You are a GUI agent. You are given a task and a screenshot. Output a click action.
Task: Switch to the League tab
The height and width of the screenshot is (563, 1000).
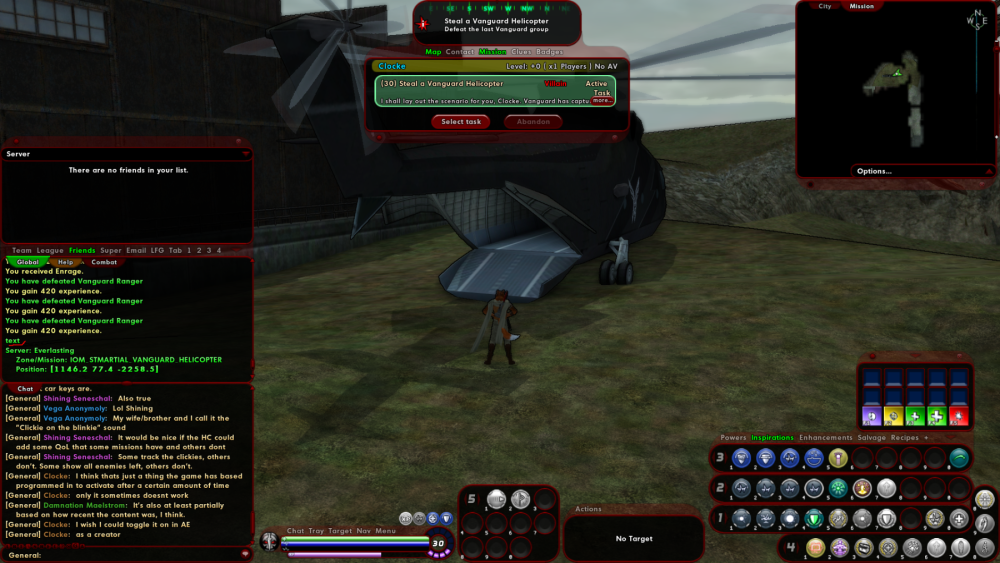50,250
